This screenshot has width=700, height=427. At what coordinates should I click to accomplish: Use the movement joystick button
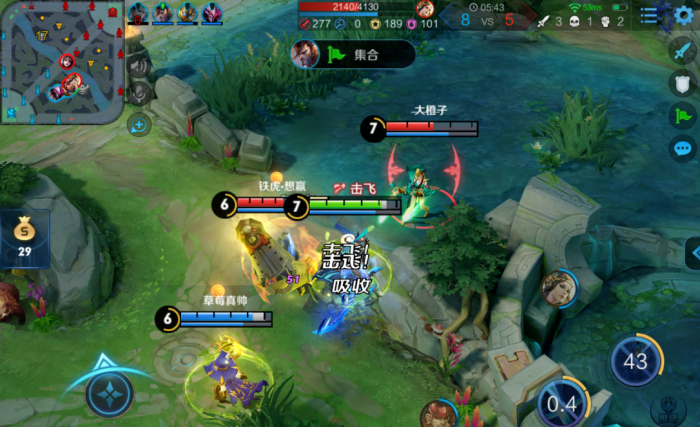point(109,393)
